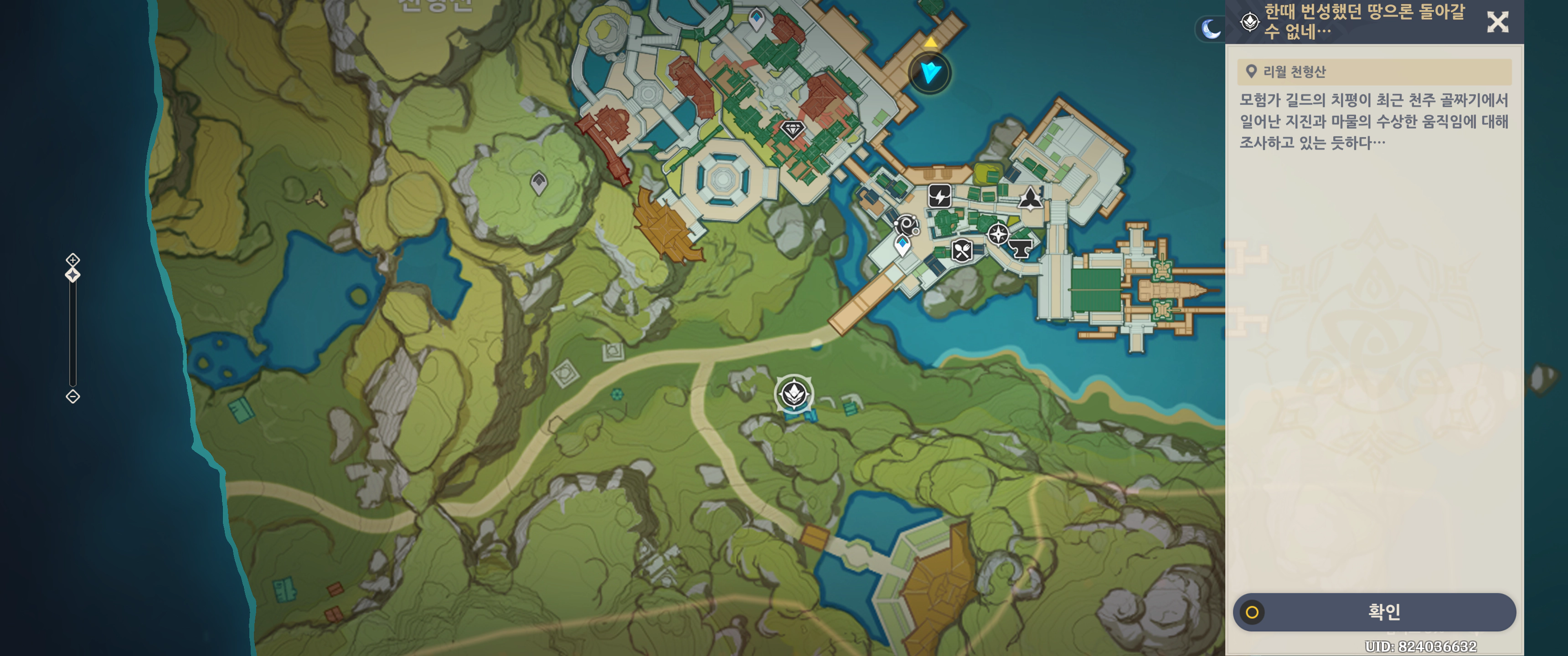Image resolution: width=1568 pixels, height=656 pixels.
Task: Choose the teleport waypoint at the map's top edge
Action: coord(756,18)
